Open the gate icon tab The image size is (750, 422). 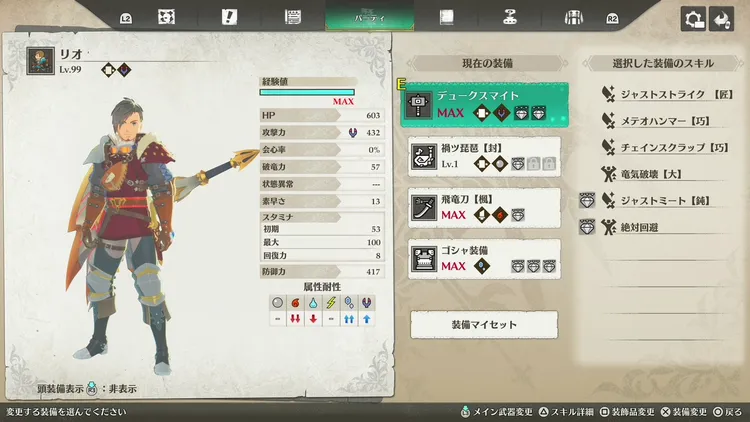point(573,17)
